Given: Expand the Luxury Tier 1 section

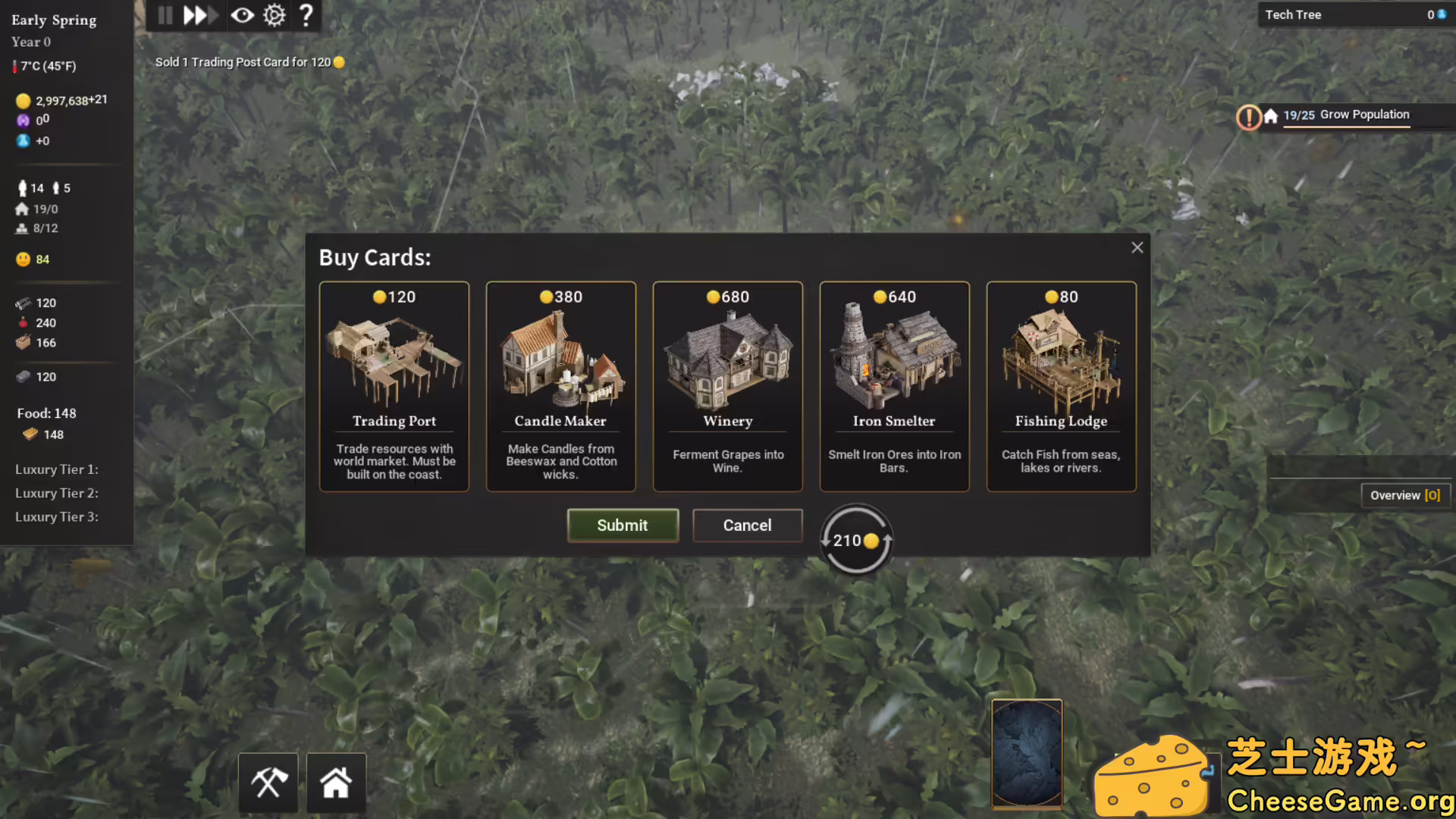Looking at the screenshot, I should click(56, 469).
